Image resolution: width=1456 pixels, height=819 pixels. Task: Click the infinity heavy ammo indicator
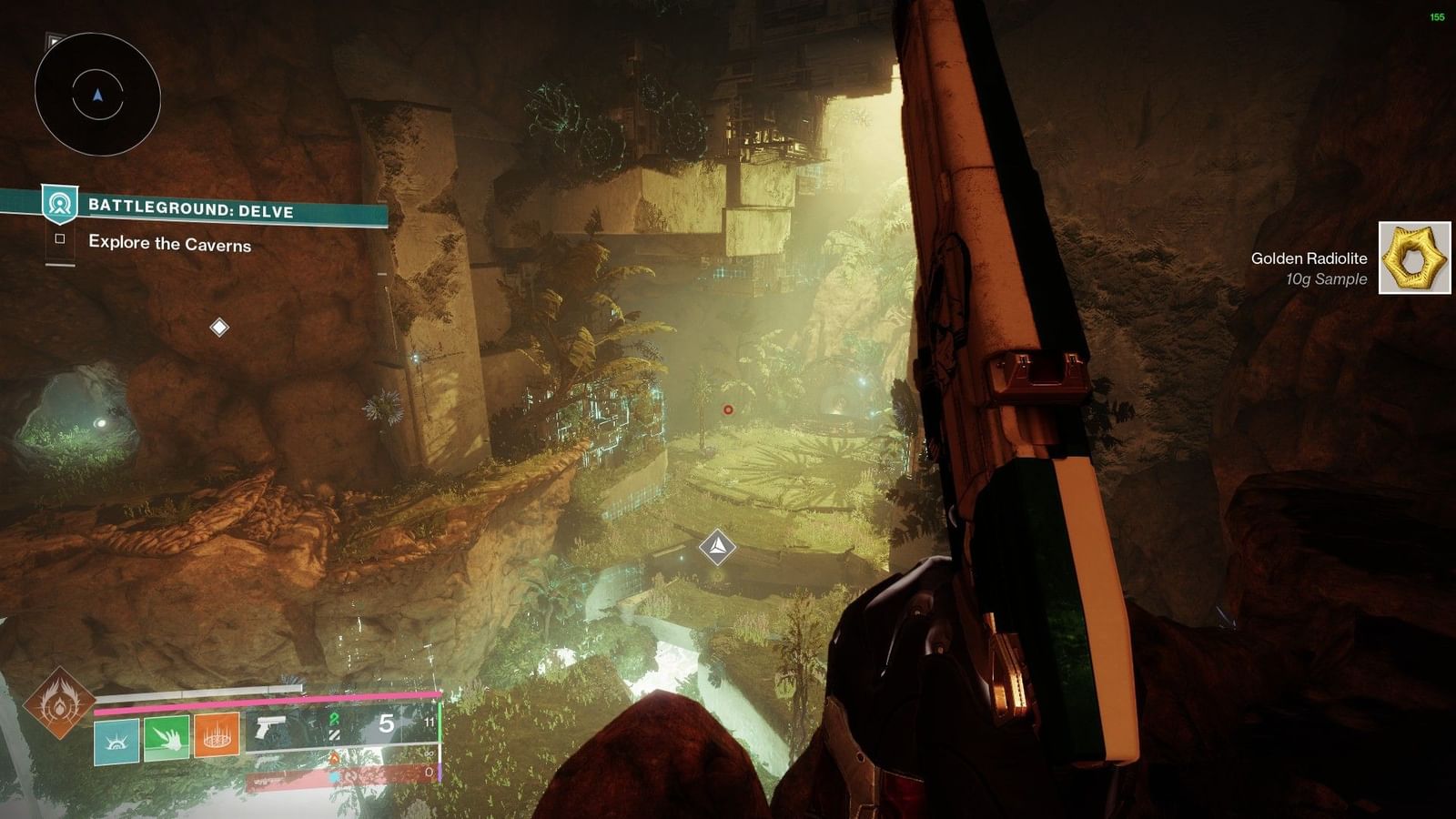428,753
